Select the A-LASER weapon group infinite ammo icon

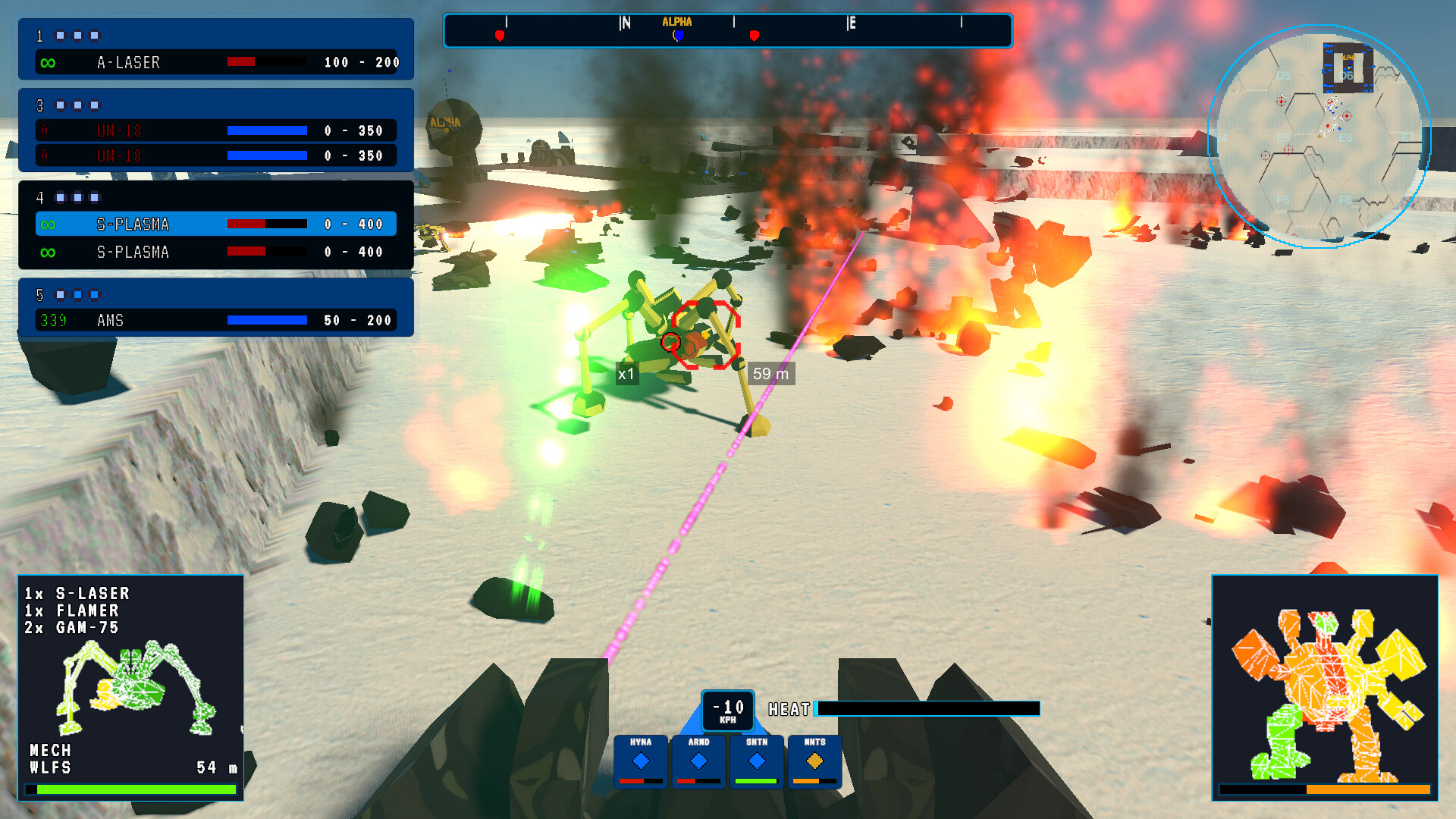tap(47, 62)
